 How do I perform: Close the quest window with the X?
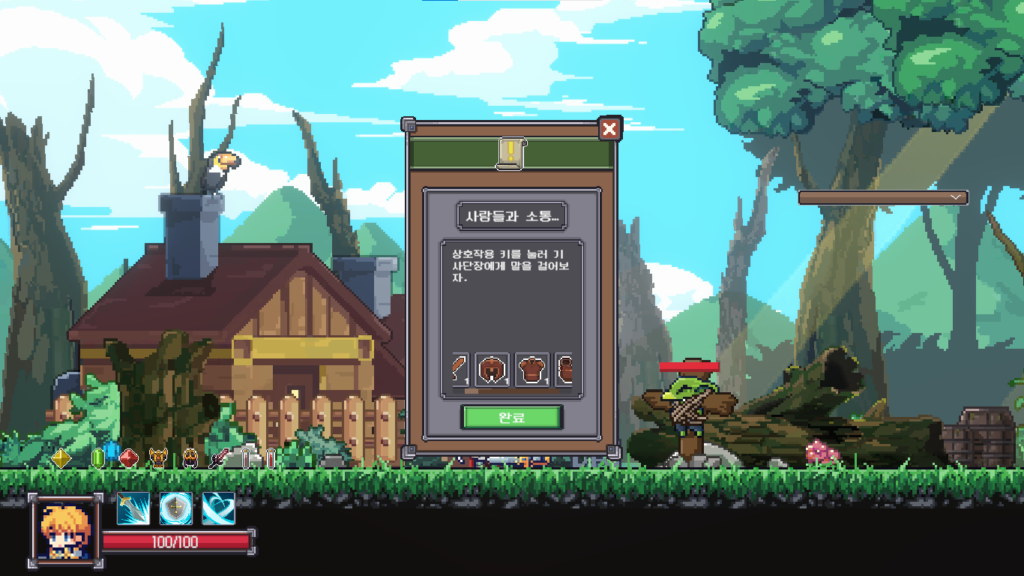609,129
